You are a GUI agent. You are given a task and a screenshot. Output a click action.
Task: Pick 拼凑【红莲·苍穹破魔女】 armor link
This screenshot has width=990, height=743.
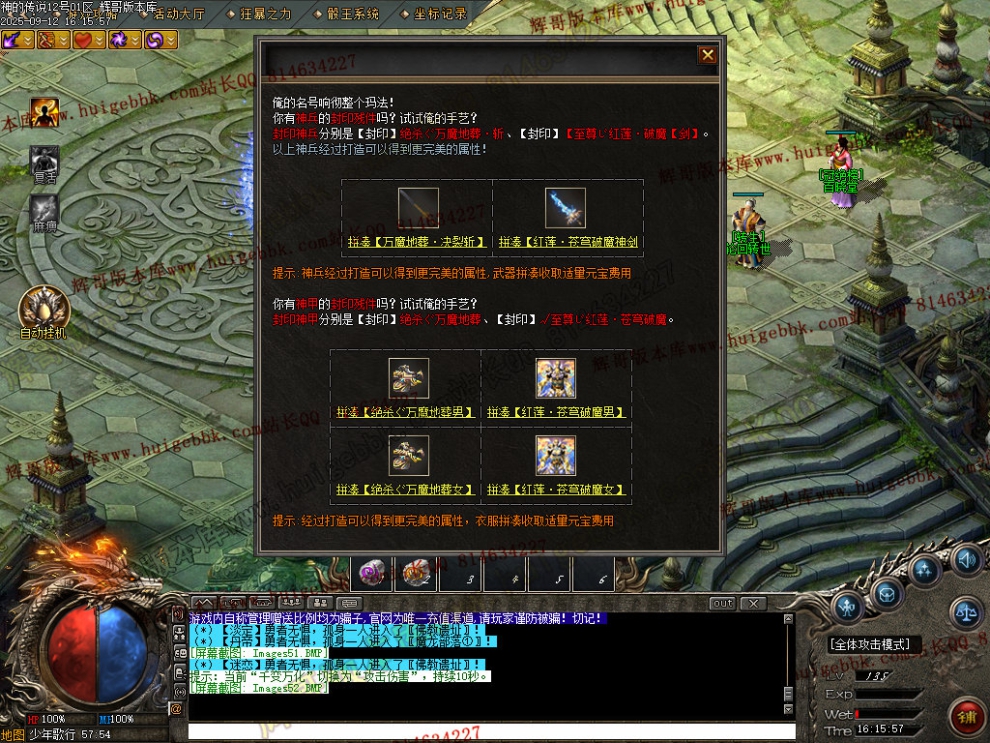coord(555,490)
